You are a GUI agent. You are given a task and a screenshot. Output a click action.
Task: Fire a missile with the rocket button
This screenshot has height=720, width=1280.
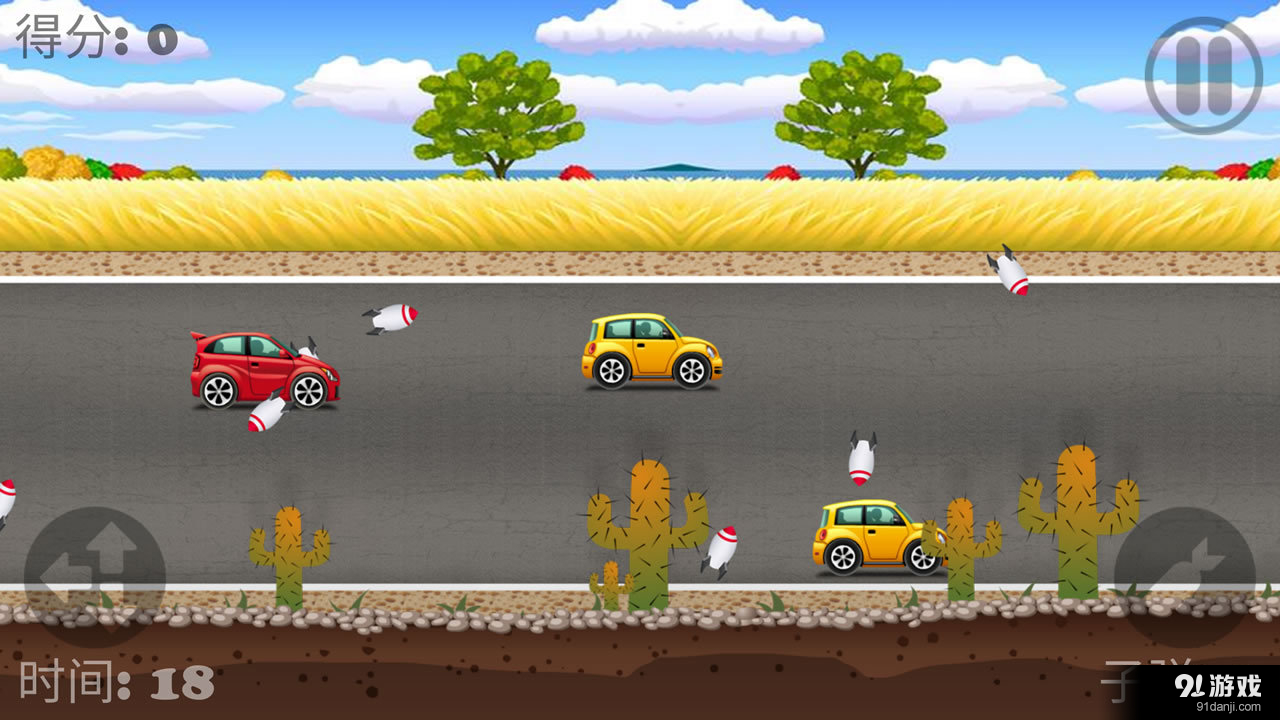pos(1184,577)
